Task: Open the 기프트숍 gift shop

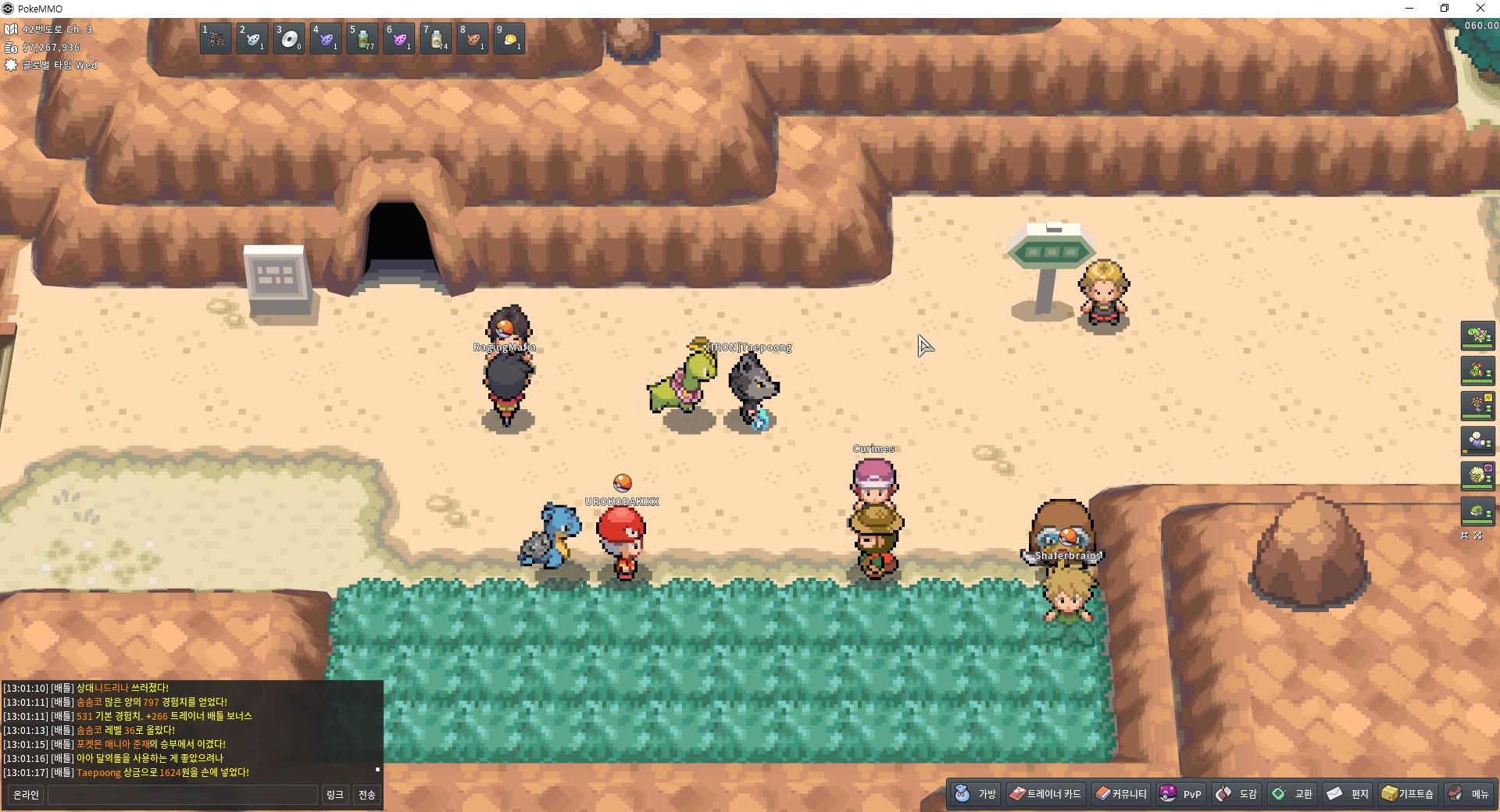Action: (x=1408, y=794)
